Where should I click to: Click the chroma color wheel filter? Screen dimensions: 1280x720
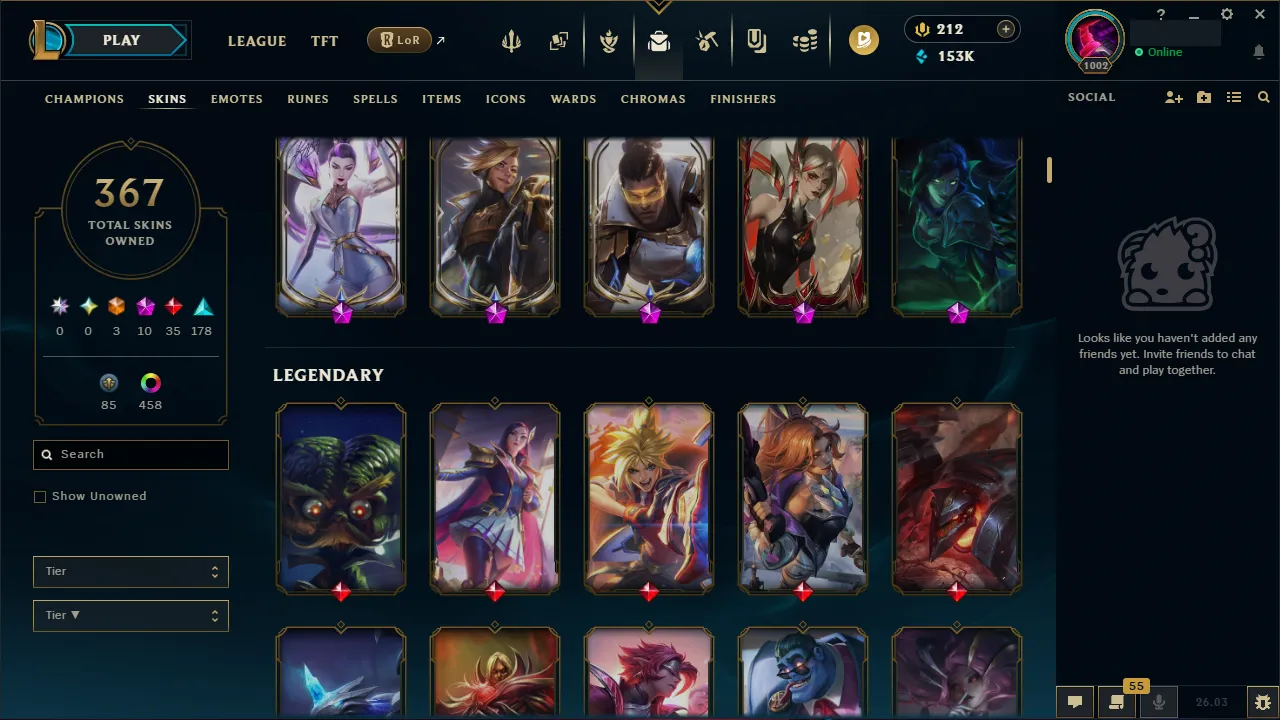[150, 382]
